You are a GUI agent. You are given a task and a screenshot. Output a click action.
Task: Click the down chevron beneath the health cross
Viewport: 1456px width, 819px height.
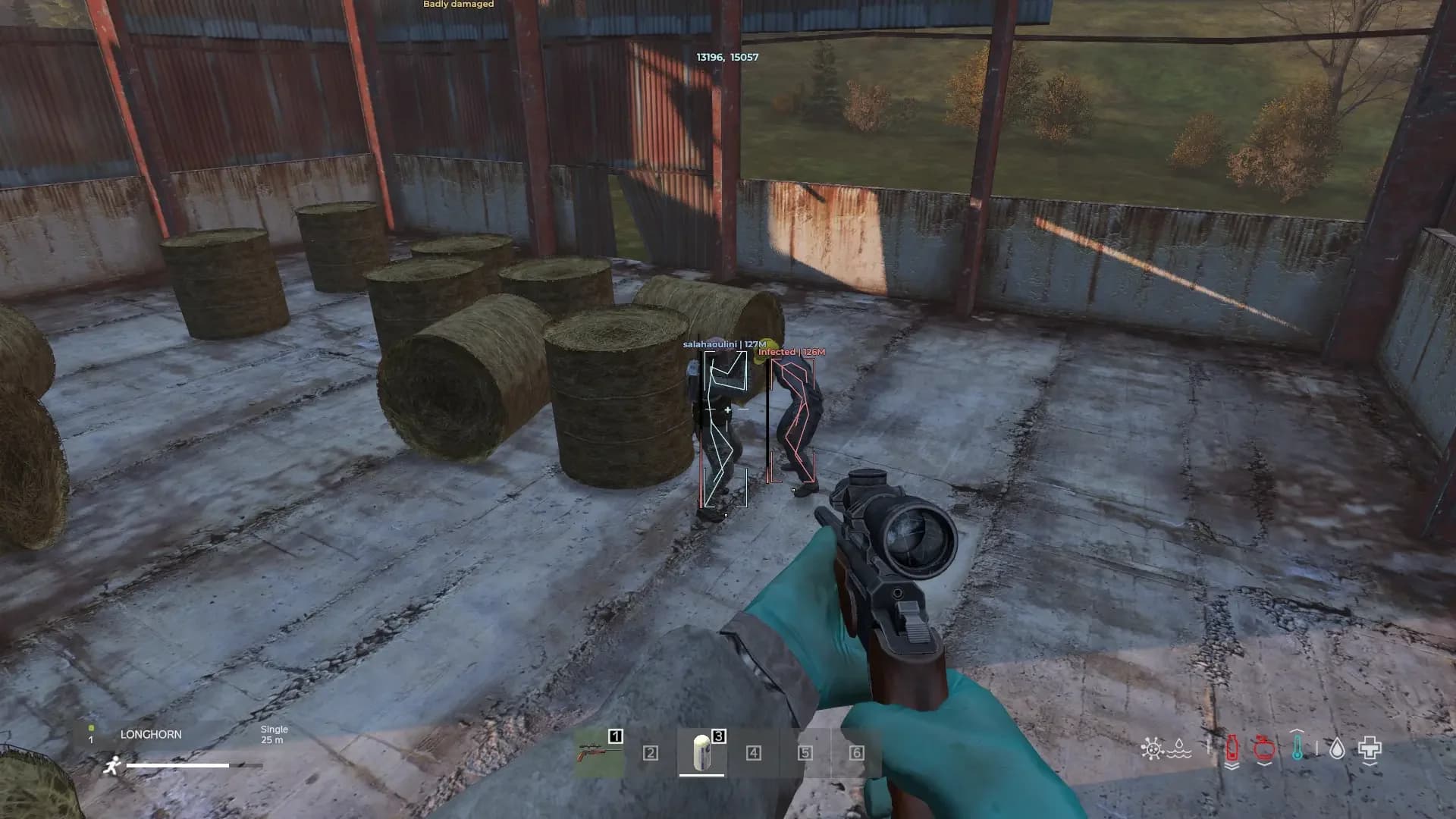coord(1370,764)
